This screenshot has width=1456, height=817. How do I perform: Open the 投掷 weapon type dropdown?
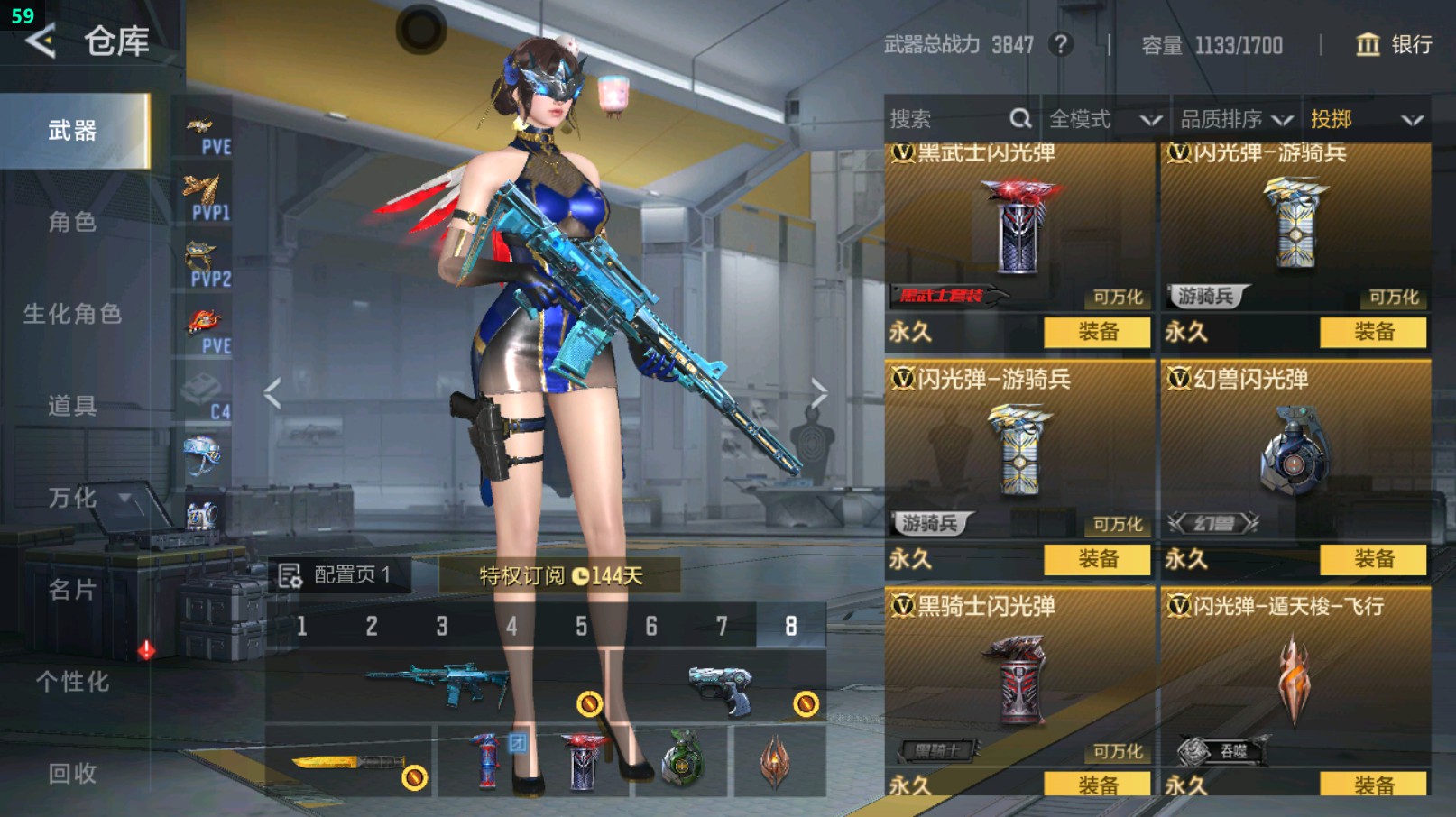pyautogui.click(x=1366, y=119)
